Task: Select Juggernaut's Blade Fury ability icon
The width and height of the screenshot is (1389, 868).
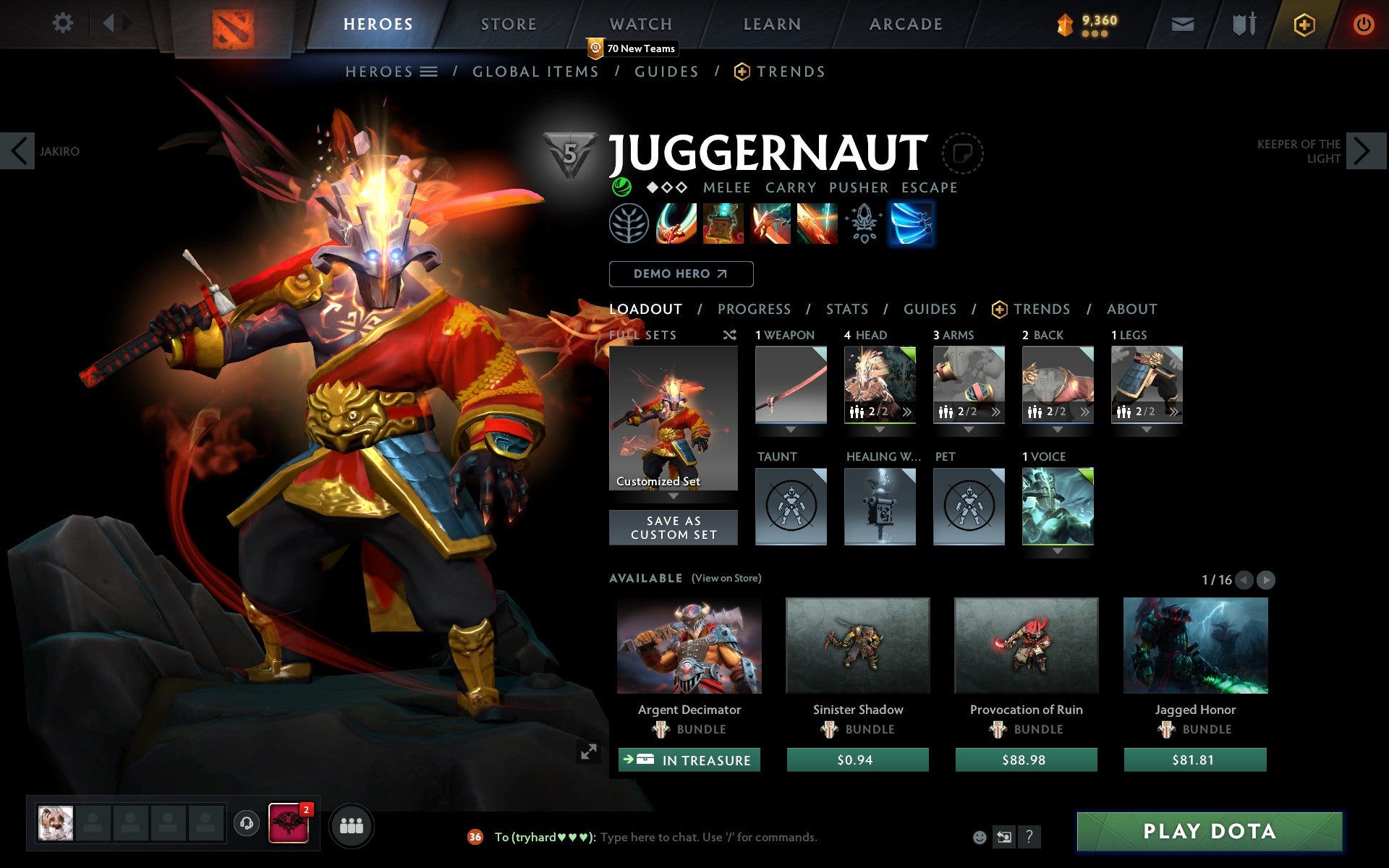Action: click(676, 224)
